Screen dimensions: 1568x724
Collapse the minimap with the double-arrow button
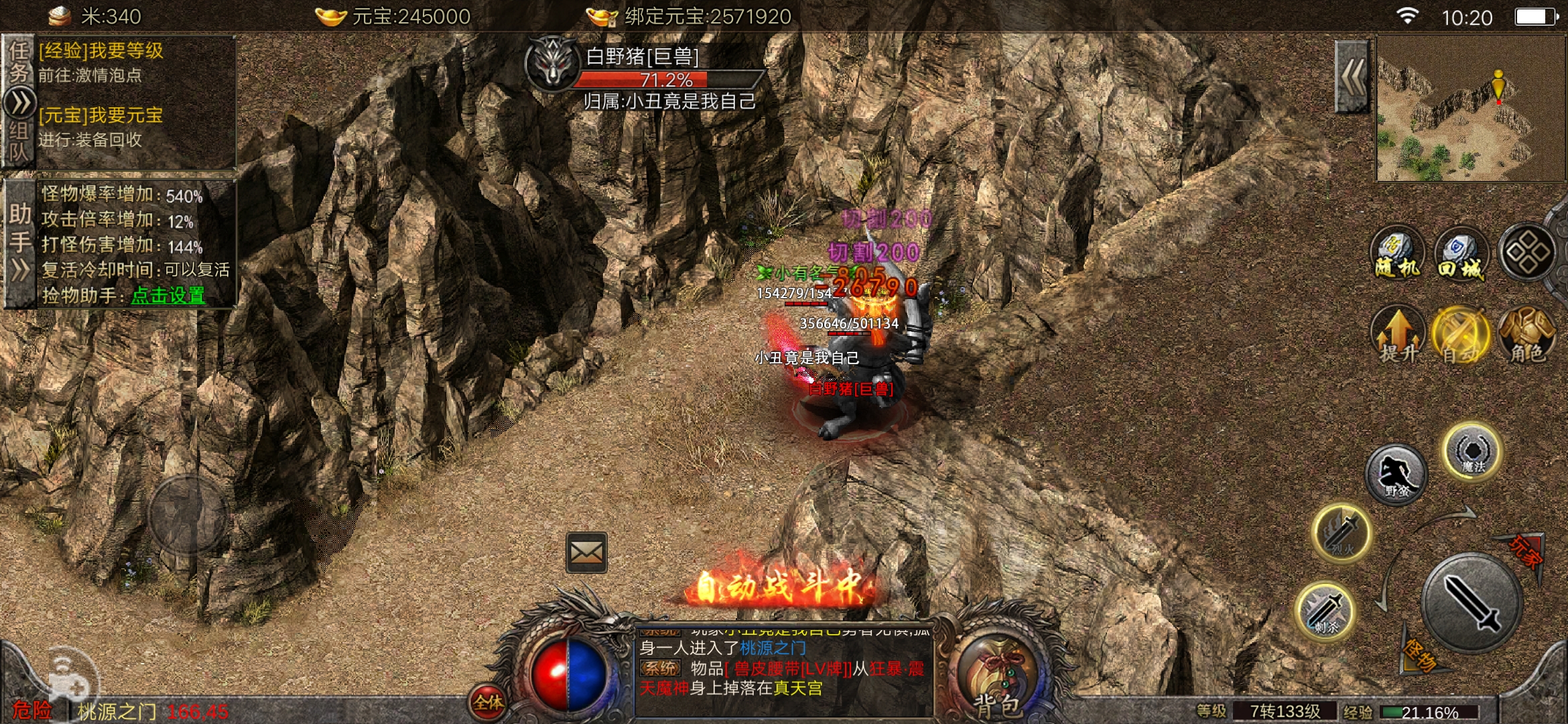(1352, 76)
